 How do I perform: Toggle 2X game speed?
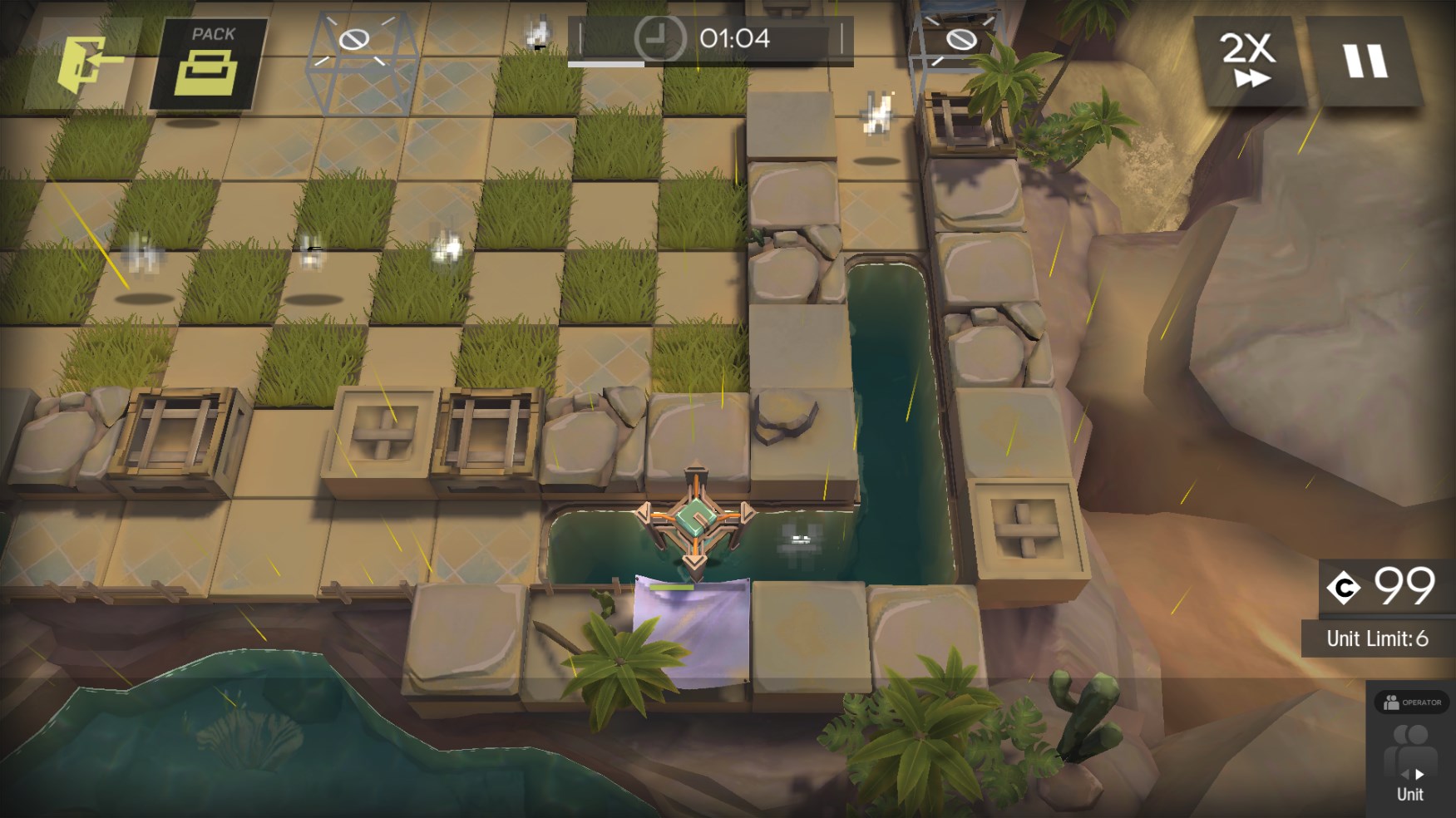[x=1247, y=60]
